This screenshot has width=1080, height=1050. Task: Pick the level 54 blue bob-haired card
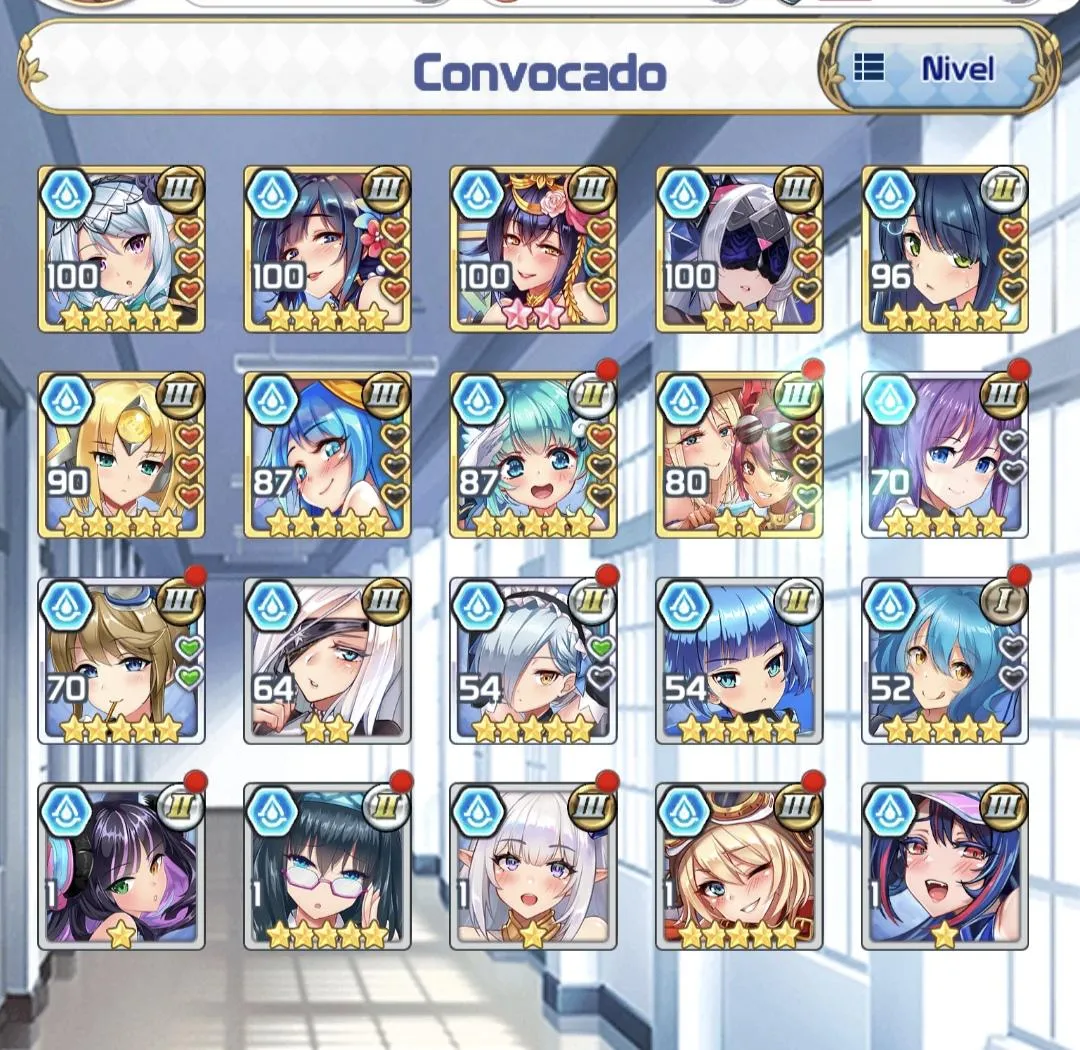[x=739, y=661]
